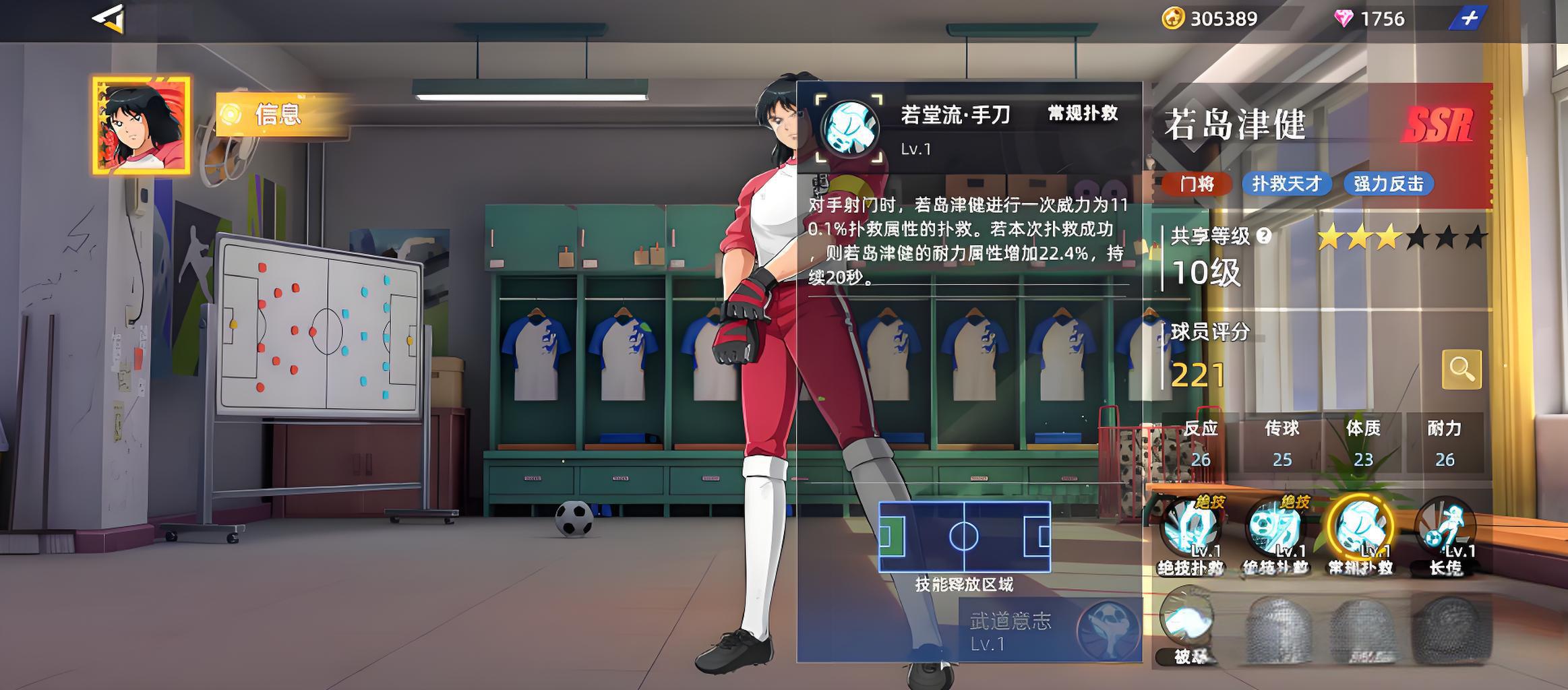Viewport: 1568px width, 690px height.
Task: Go back with the top-left arrow
Action: [109, 18]
